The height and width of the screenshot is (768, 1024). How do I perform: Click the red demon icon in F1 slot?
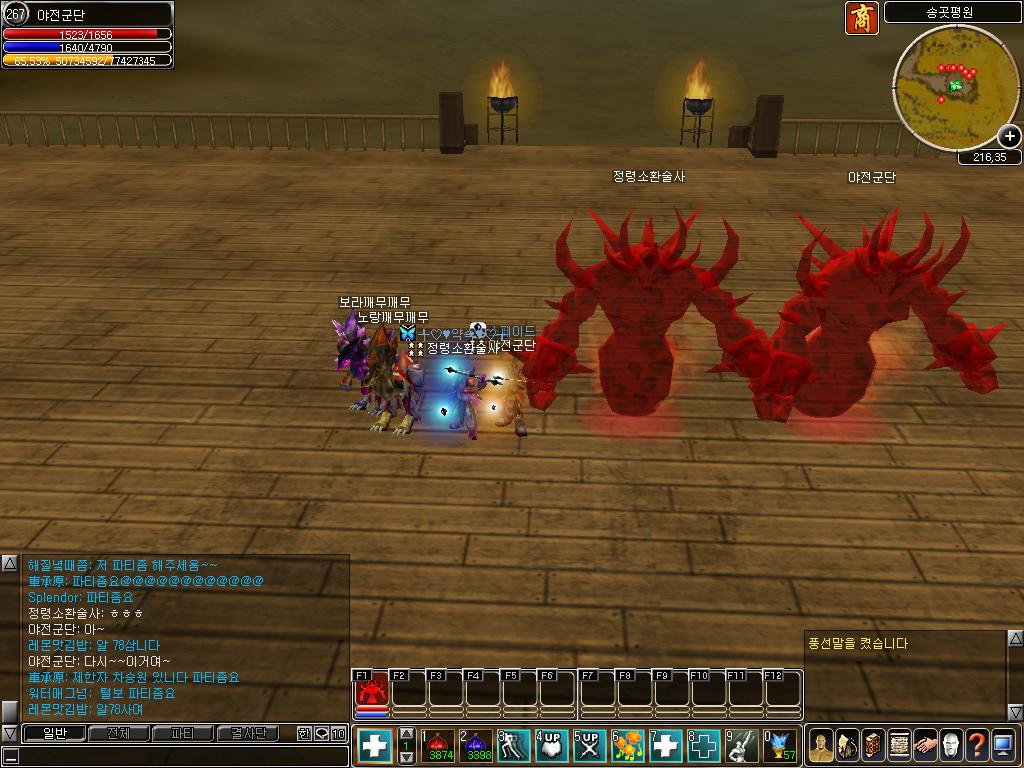point(371,692)
